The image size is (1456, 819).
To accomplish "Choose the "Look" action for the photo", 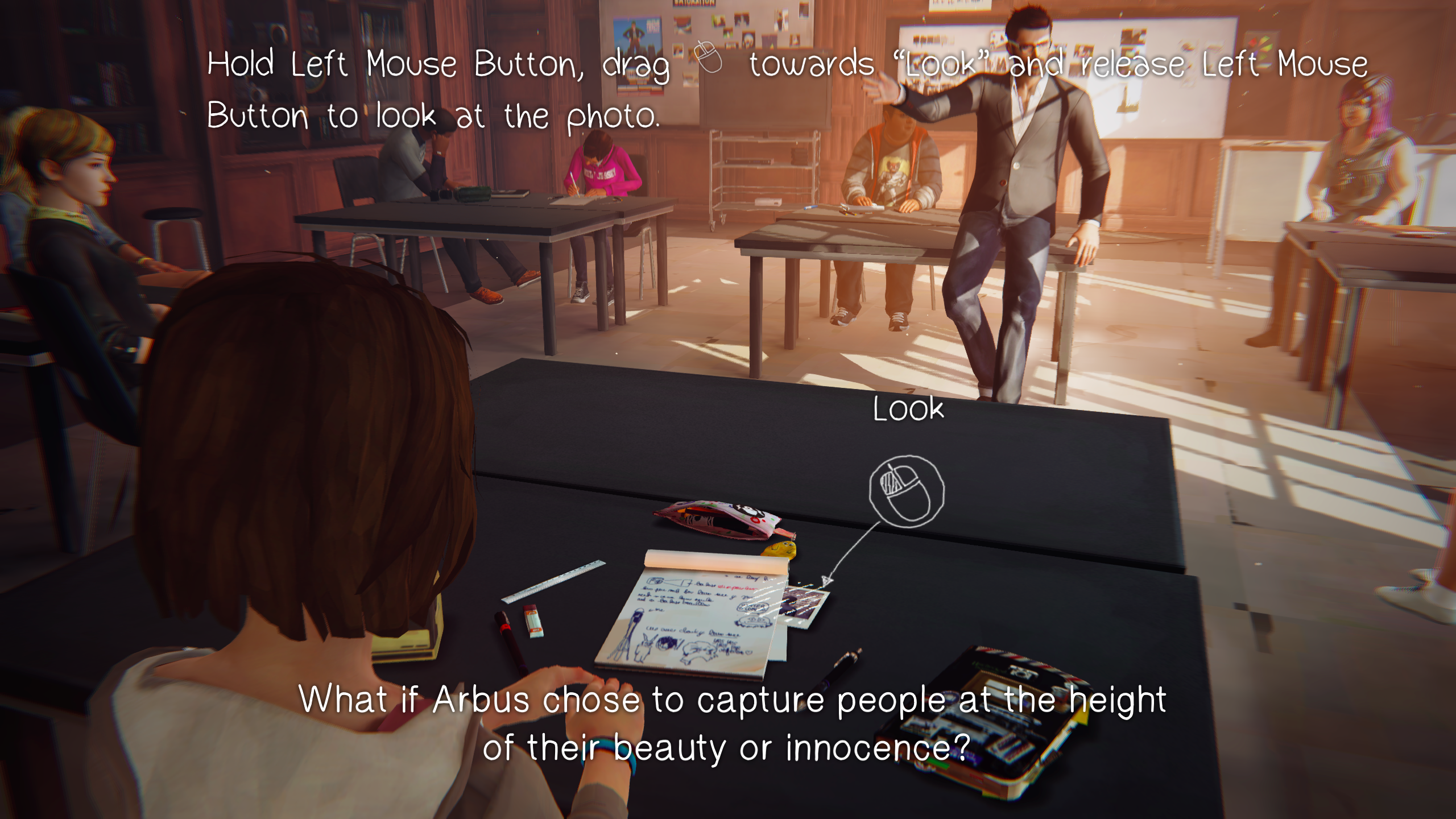I will 908,409.
